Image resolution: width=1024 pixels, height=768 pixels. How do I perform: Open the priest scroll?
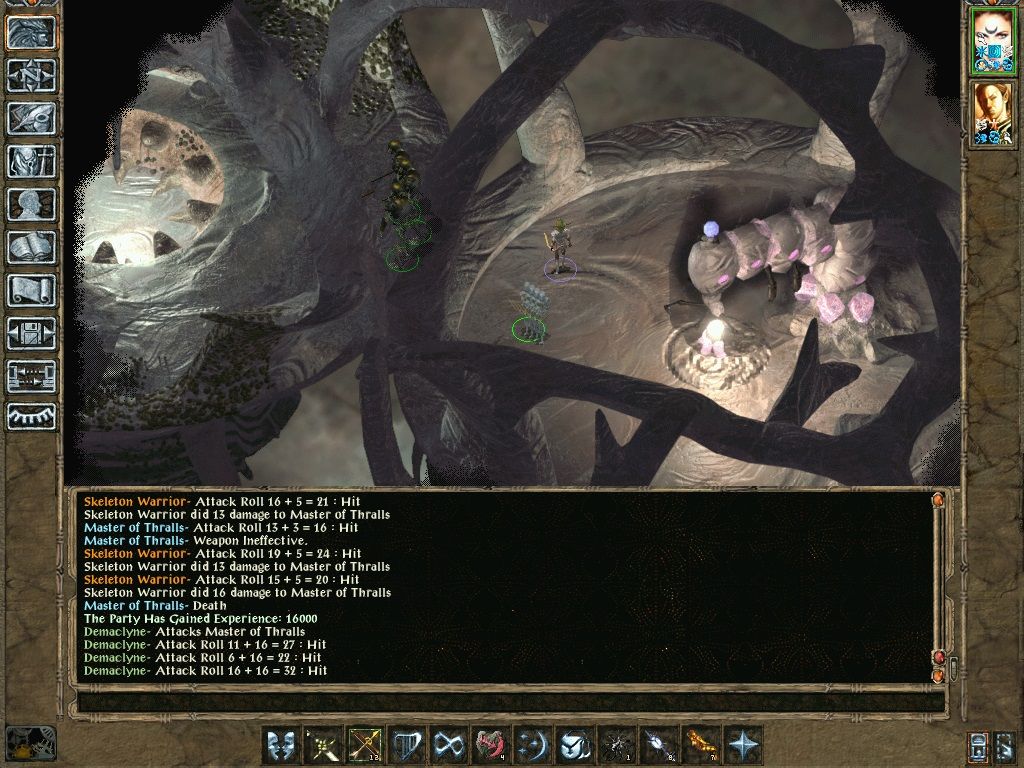click(31, 290)
